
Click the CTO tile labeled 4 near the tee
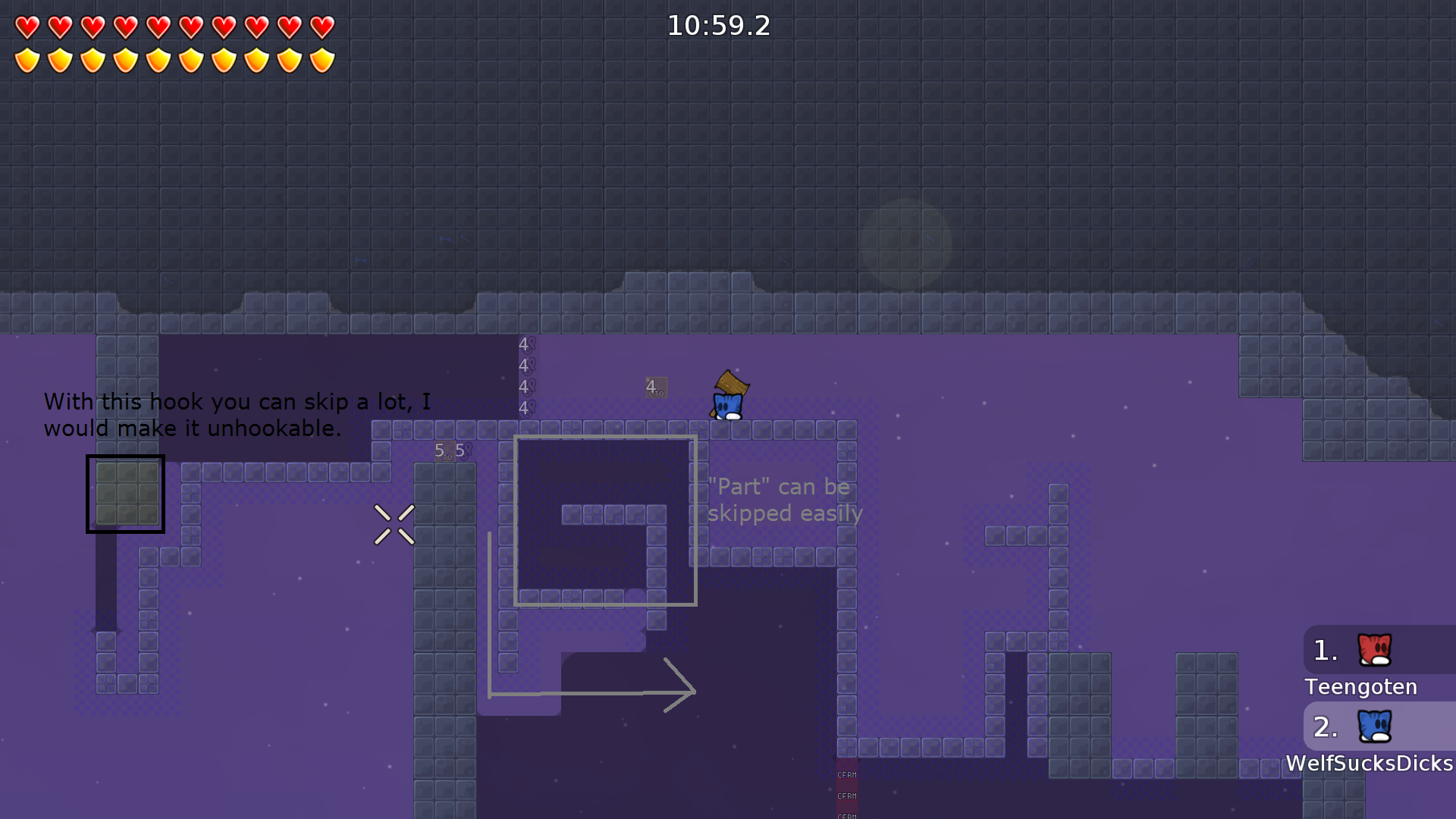coord(655,387)
